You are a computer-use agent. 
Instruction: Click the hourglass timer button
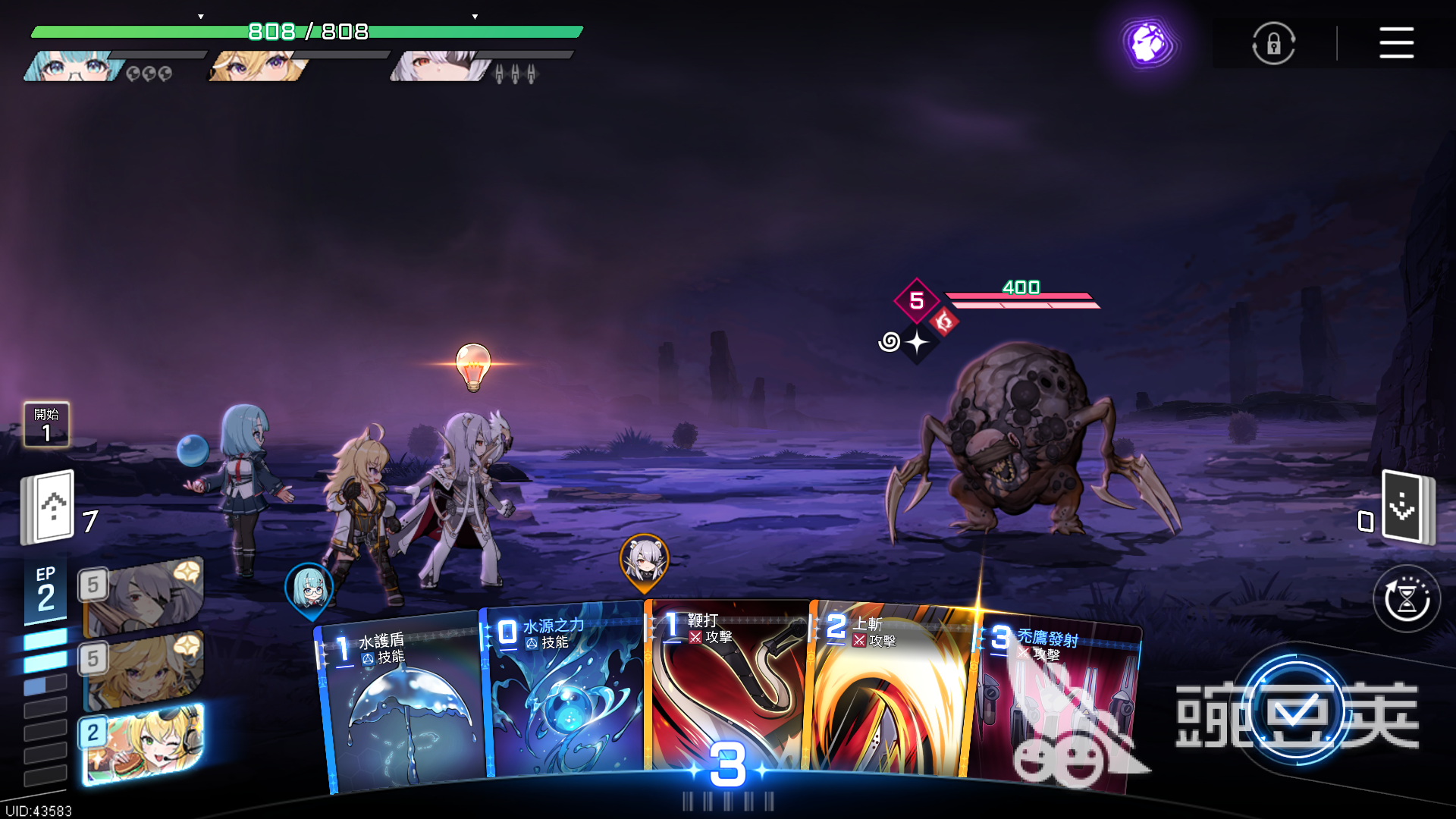(x=1407, y=599)
